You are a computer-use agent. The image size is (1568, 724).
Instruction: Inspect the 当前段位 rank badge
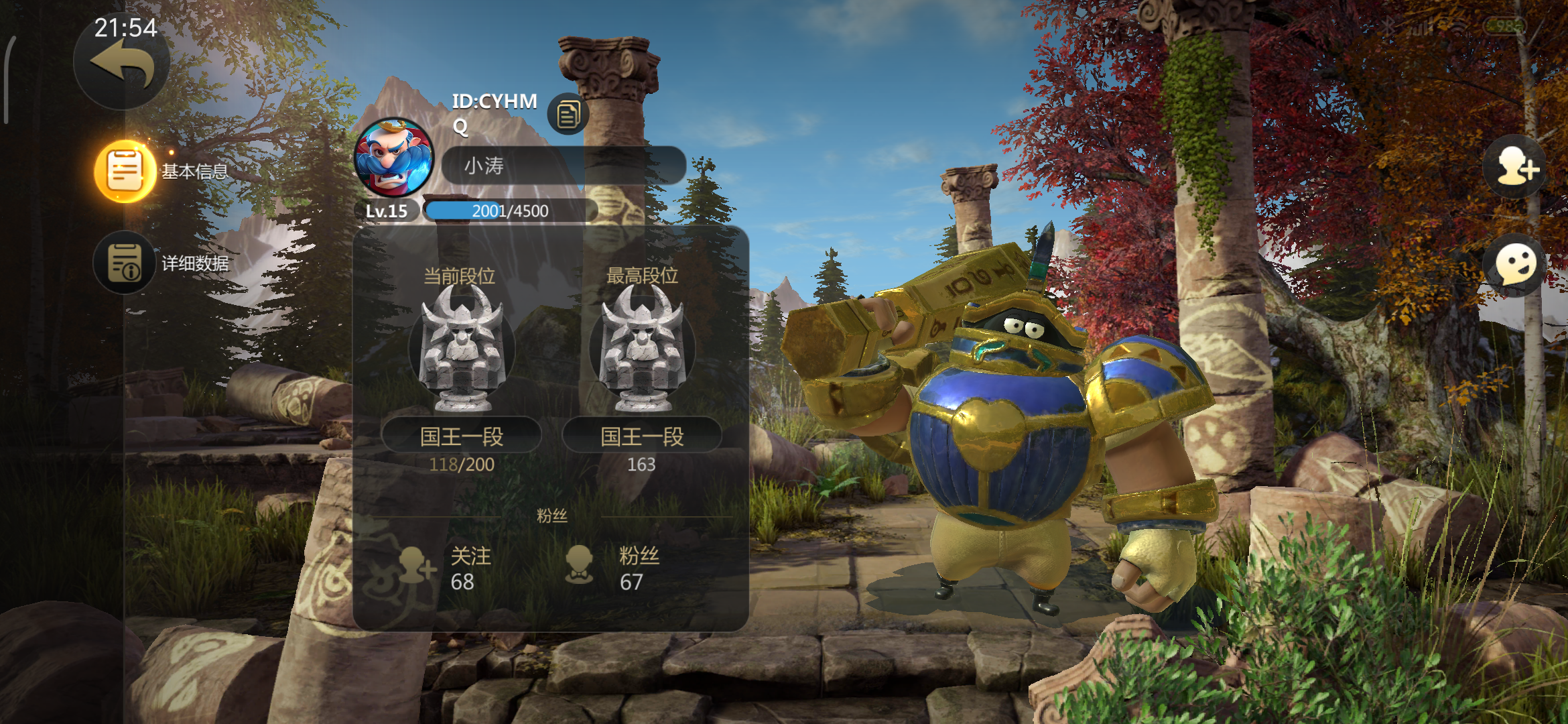461,349
